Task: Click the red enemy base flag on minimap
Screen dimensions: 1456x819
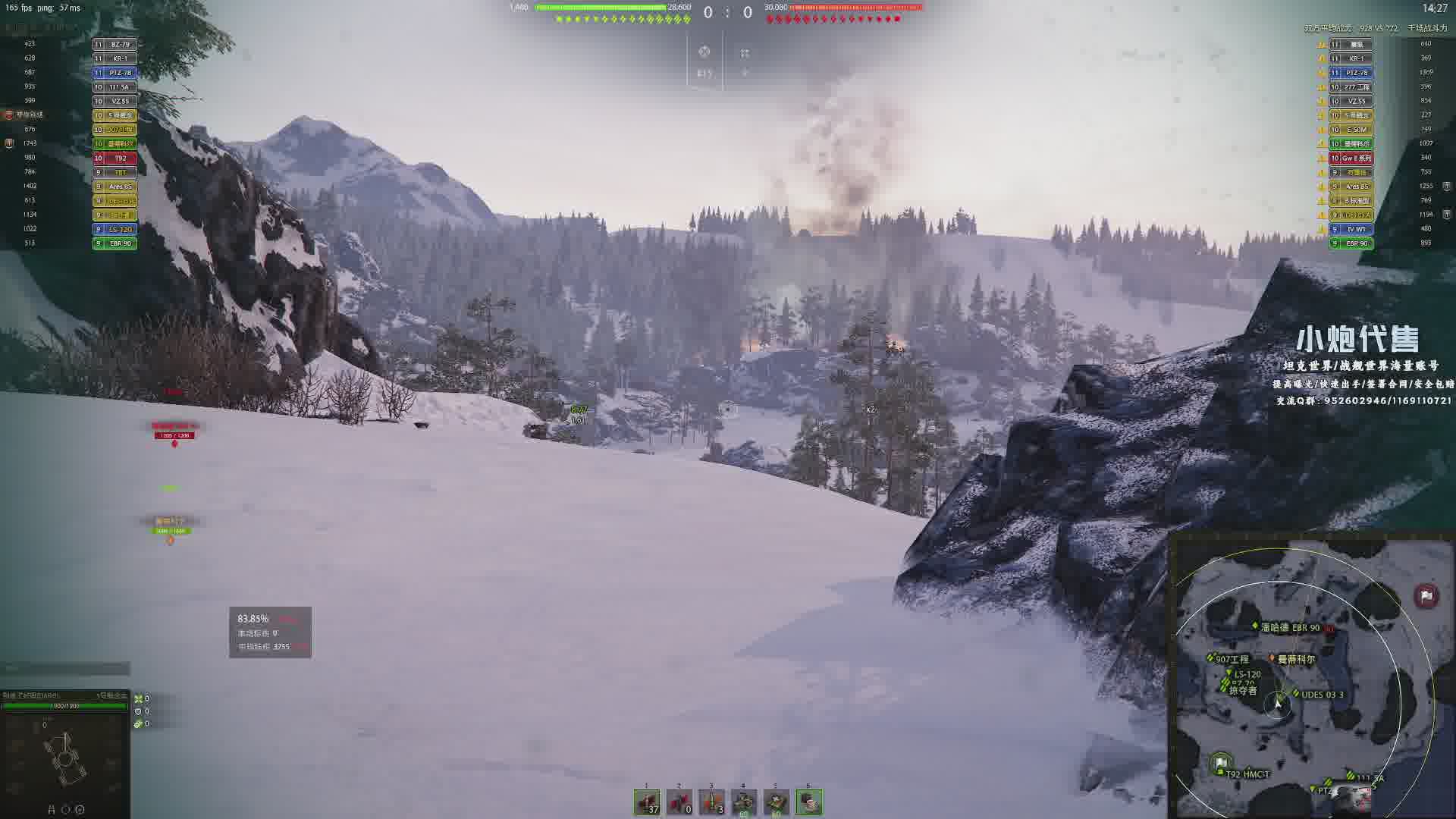Action: pos(1426,595)
